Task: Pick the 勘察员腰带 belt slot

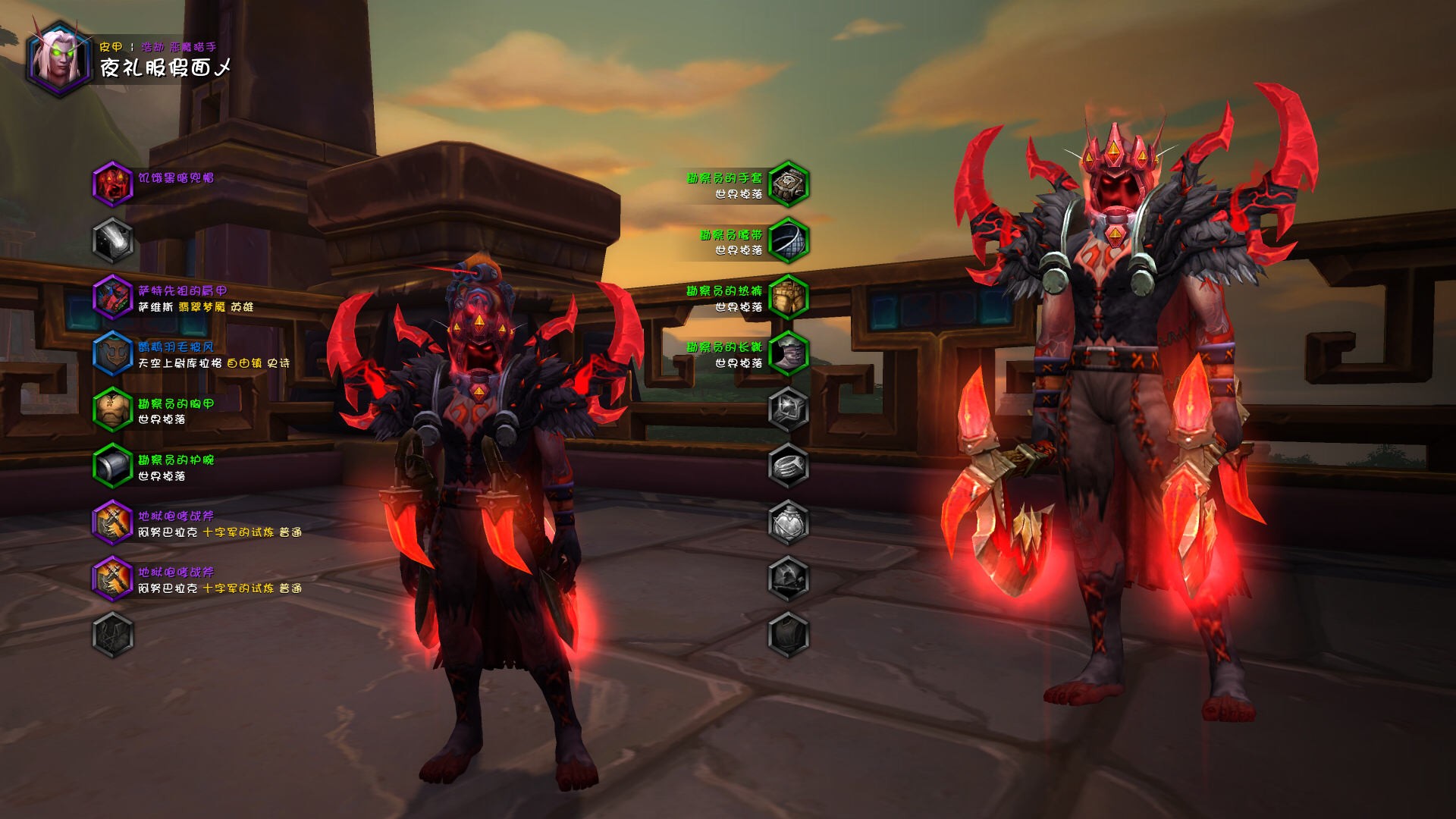Action: (x=788, y=240)
